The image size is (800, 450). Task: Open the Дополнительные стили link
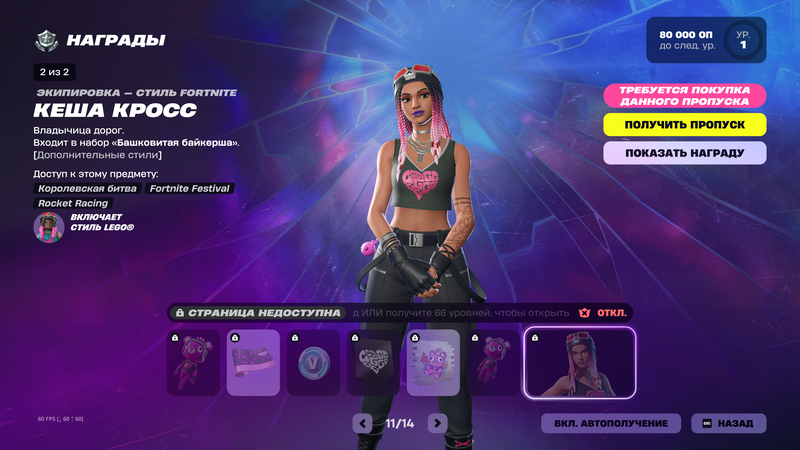[97, 155]
